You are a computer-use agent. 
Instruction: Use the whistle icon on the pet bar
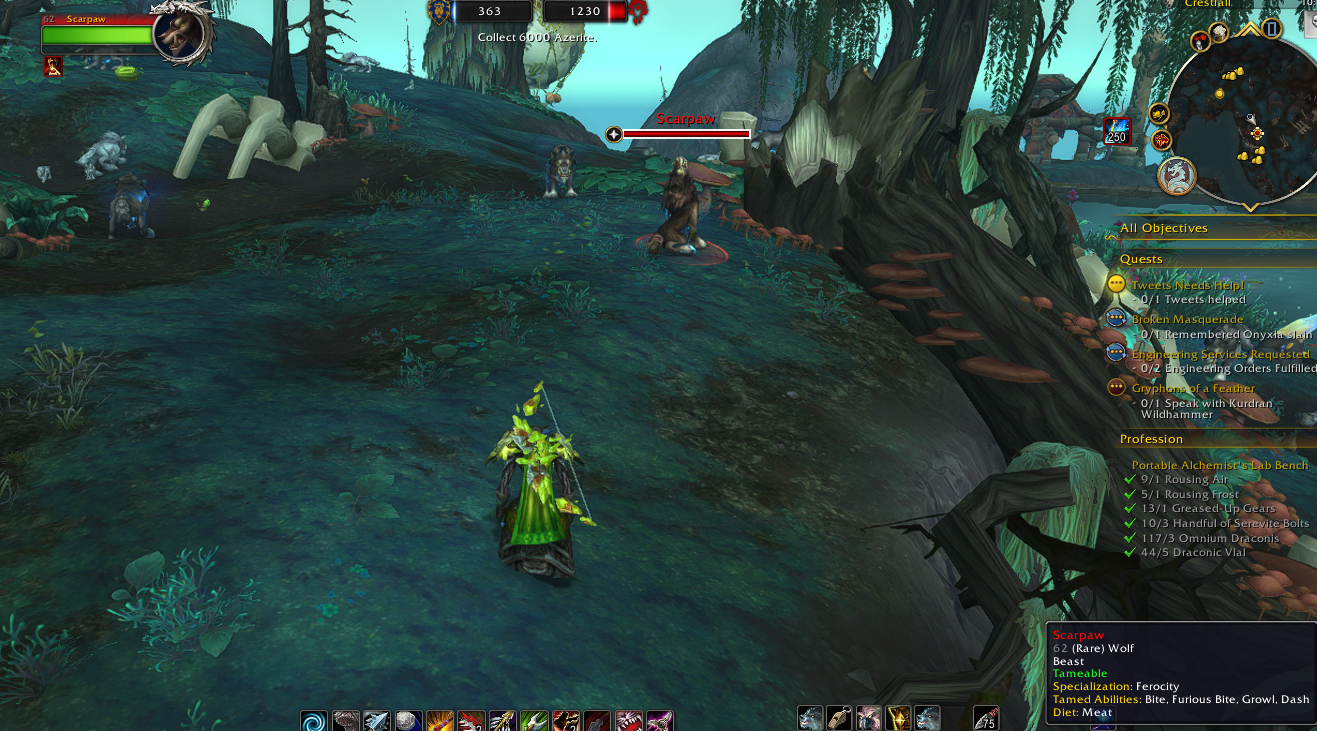840,719
